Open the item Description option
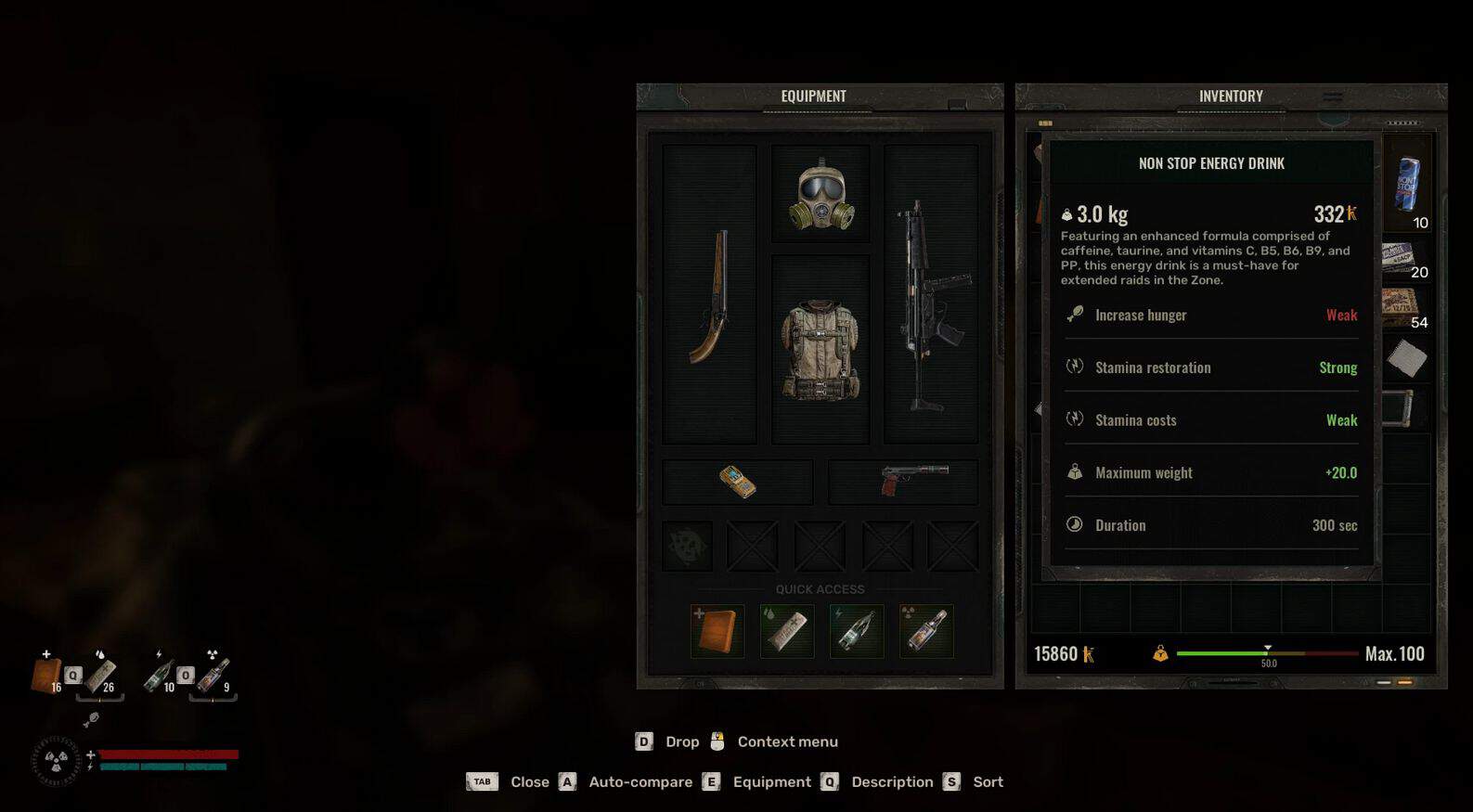This screenshot has width=1473, height=812. tap(892, 781)
